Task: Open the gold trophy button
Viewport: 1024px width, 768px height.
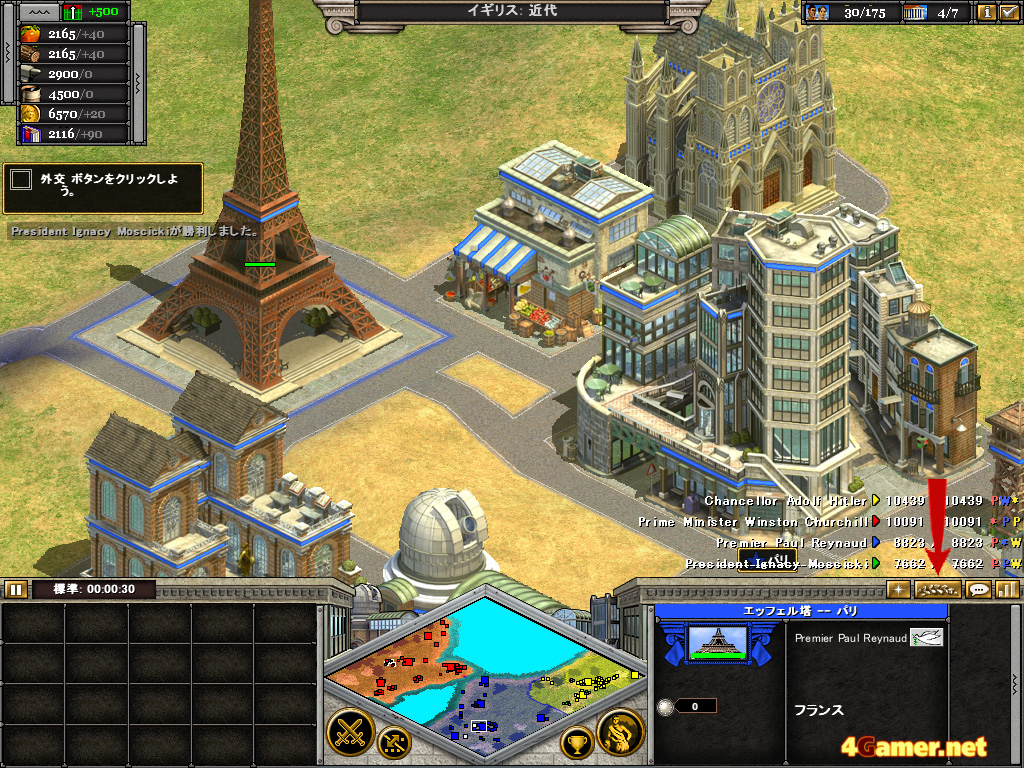Action: [x=576, y=742]
